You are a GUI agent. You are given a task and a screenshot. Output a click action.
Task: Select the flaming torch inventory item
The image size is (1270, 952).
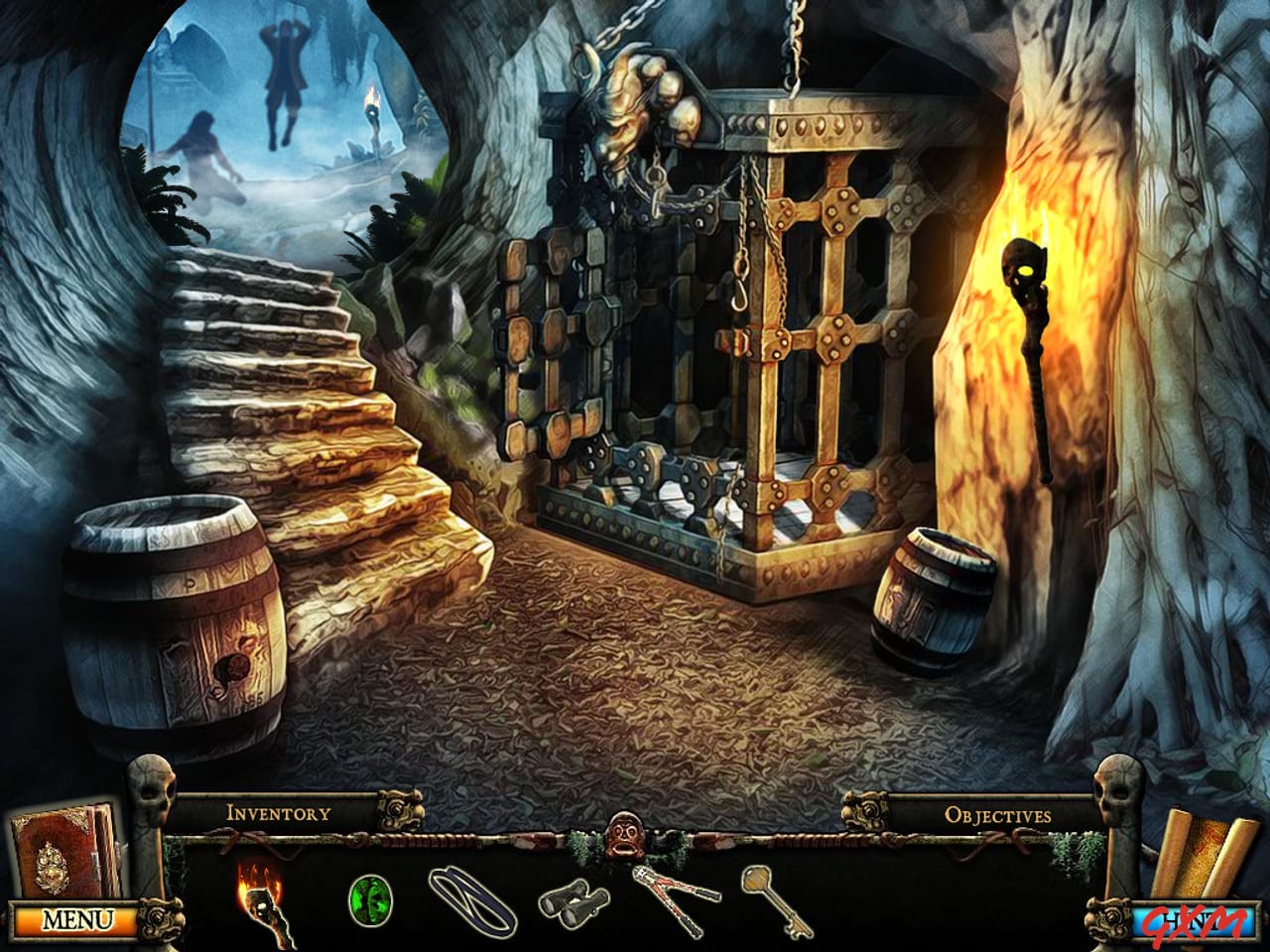point(262,905)
